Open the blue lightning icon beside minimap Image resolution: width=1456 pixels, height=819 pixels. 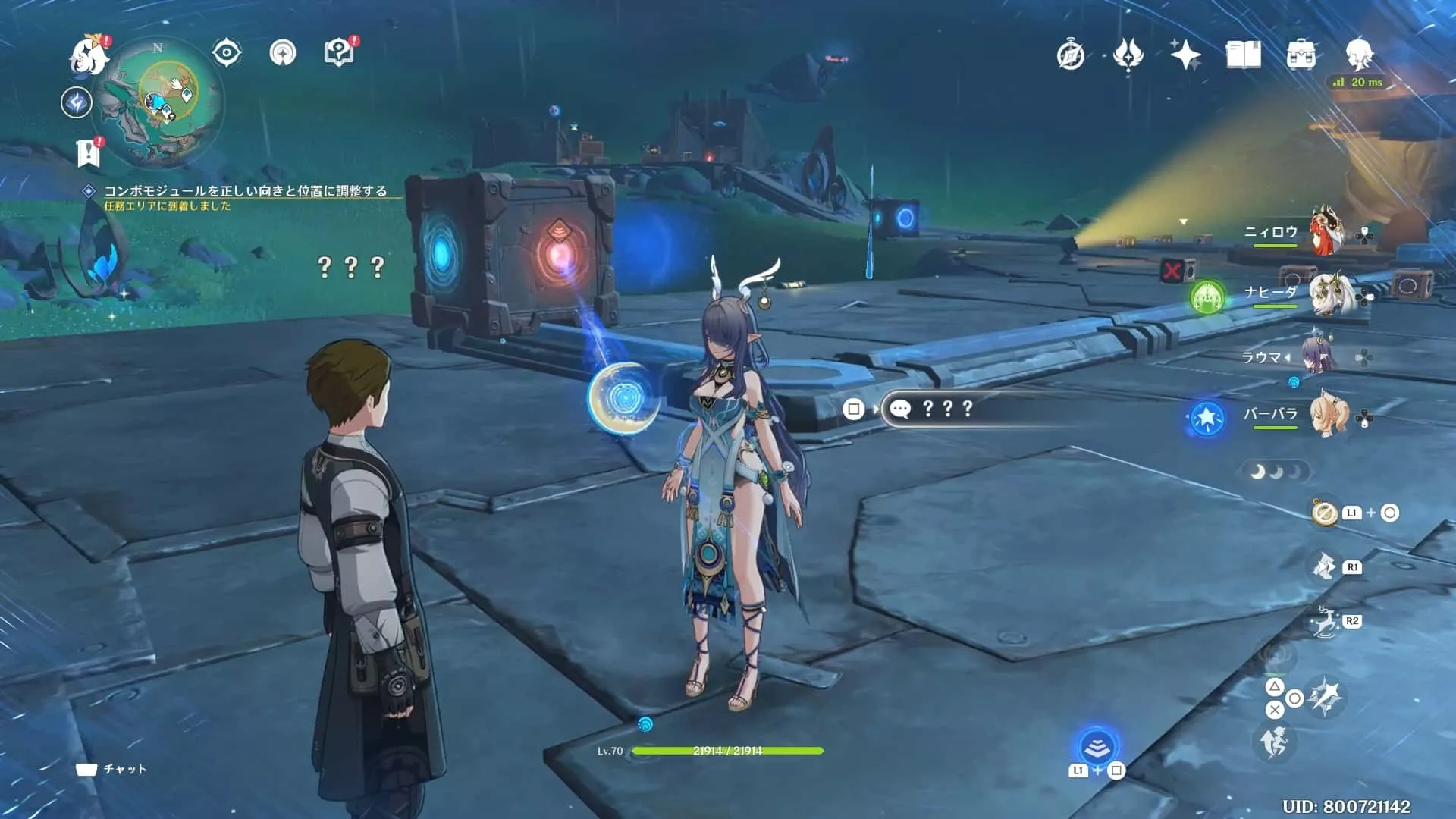pos(77,102)
